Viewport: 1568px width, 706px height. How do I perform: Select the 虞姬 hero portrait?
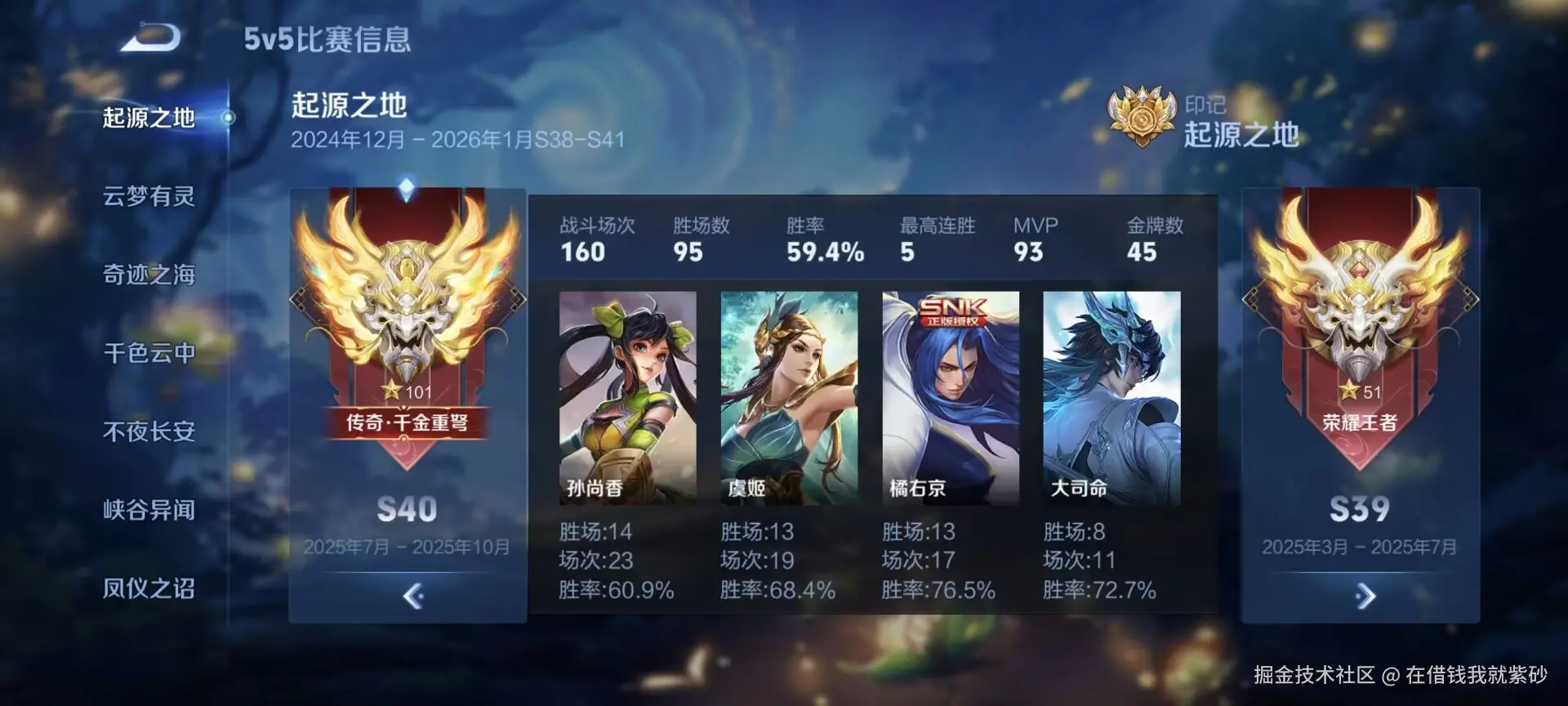pos(789,398)
